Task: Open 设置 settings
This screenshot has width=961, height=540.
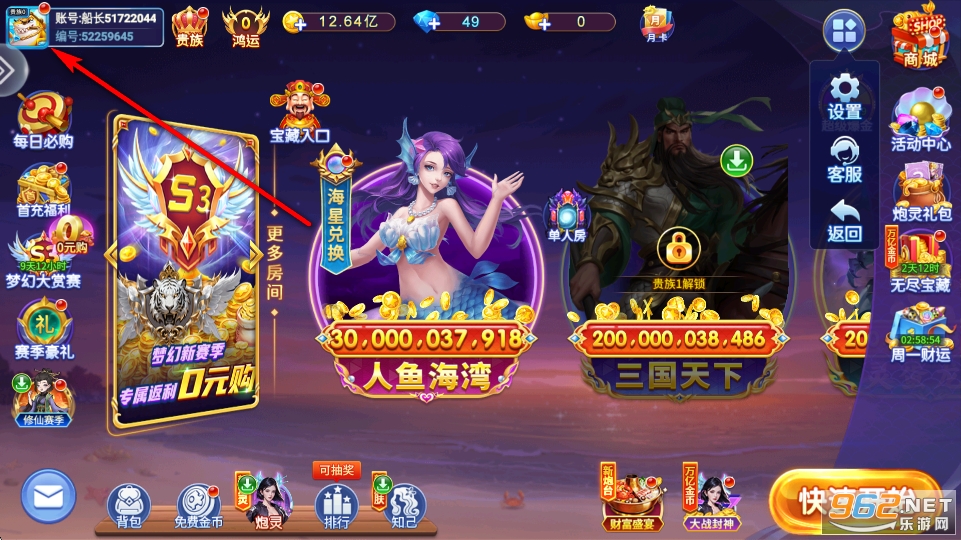Action: [x=845, y=96]
